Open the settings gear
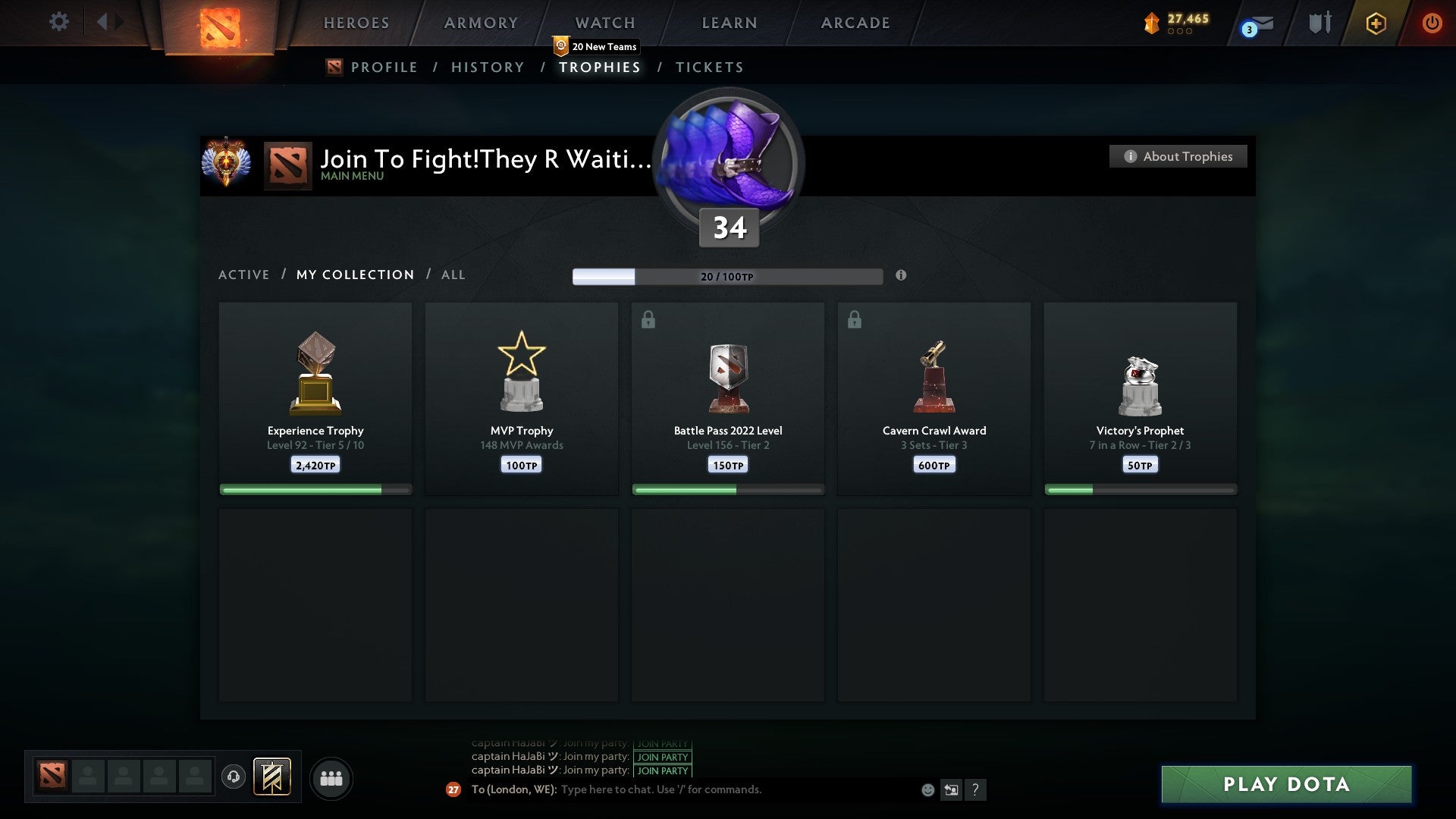Image resolution: width=1456 pixels, height=819 pixels. pos(59,22)
